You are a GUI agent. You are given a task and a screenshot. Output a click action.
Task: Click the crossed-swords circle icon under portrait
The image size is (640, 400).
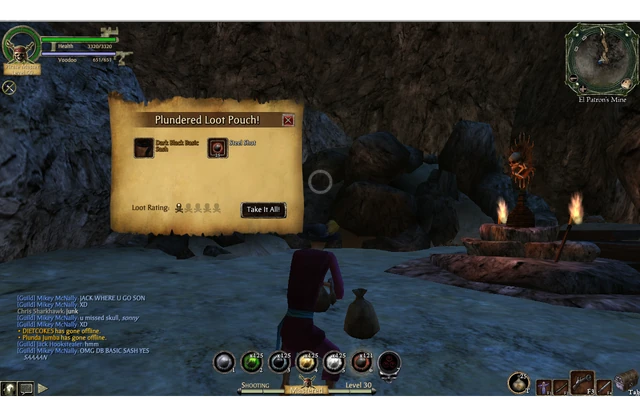pyautogui.click(x=9, y=87)
